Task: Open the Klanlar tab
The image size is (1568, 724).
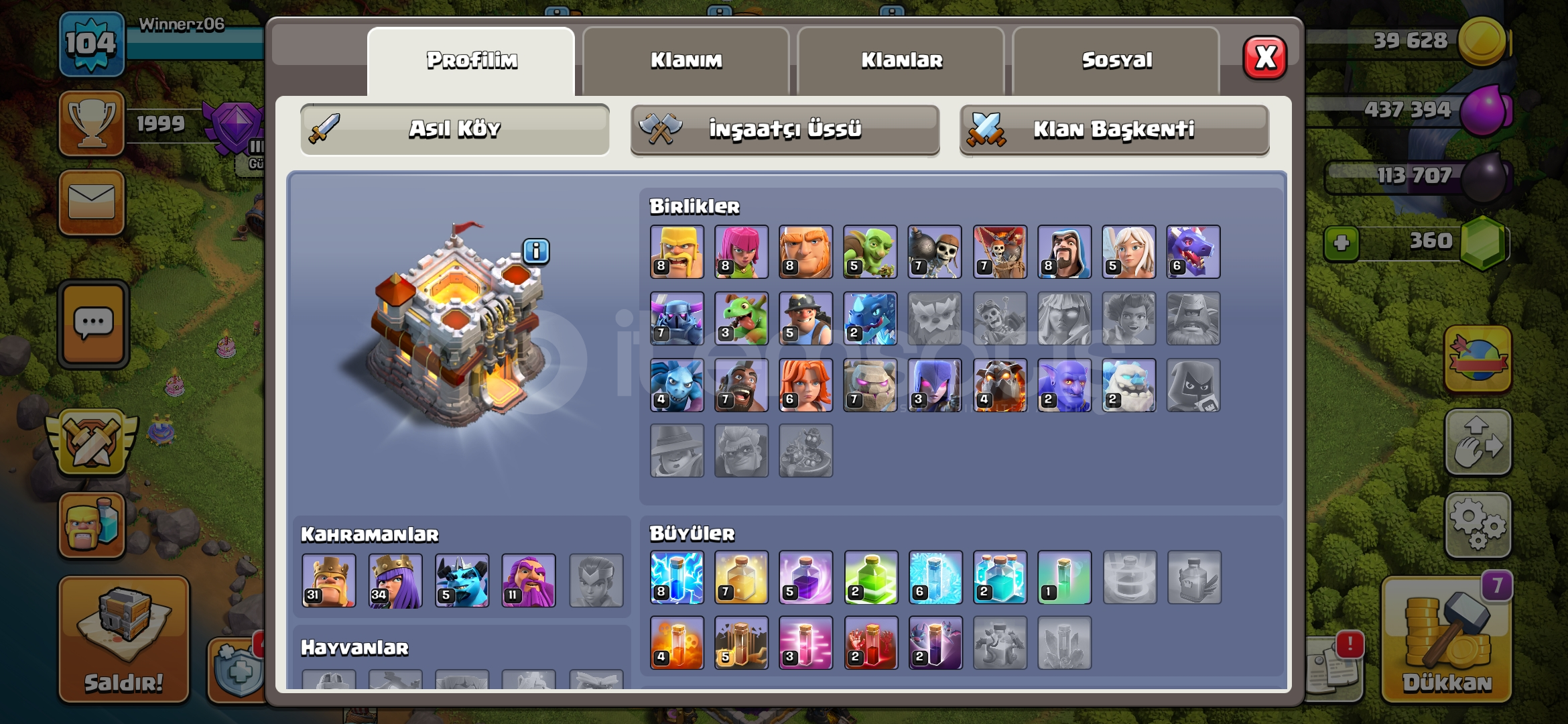Action: 901,60
